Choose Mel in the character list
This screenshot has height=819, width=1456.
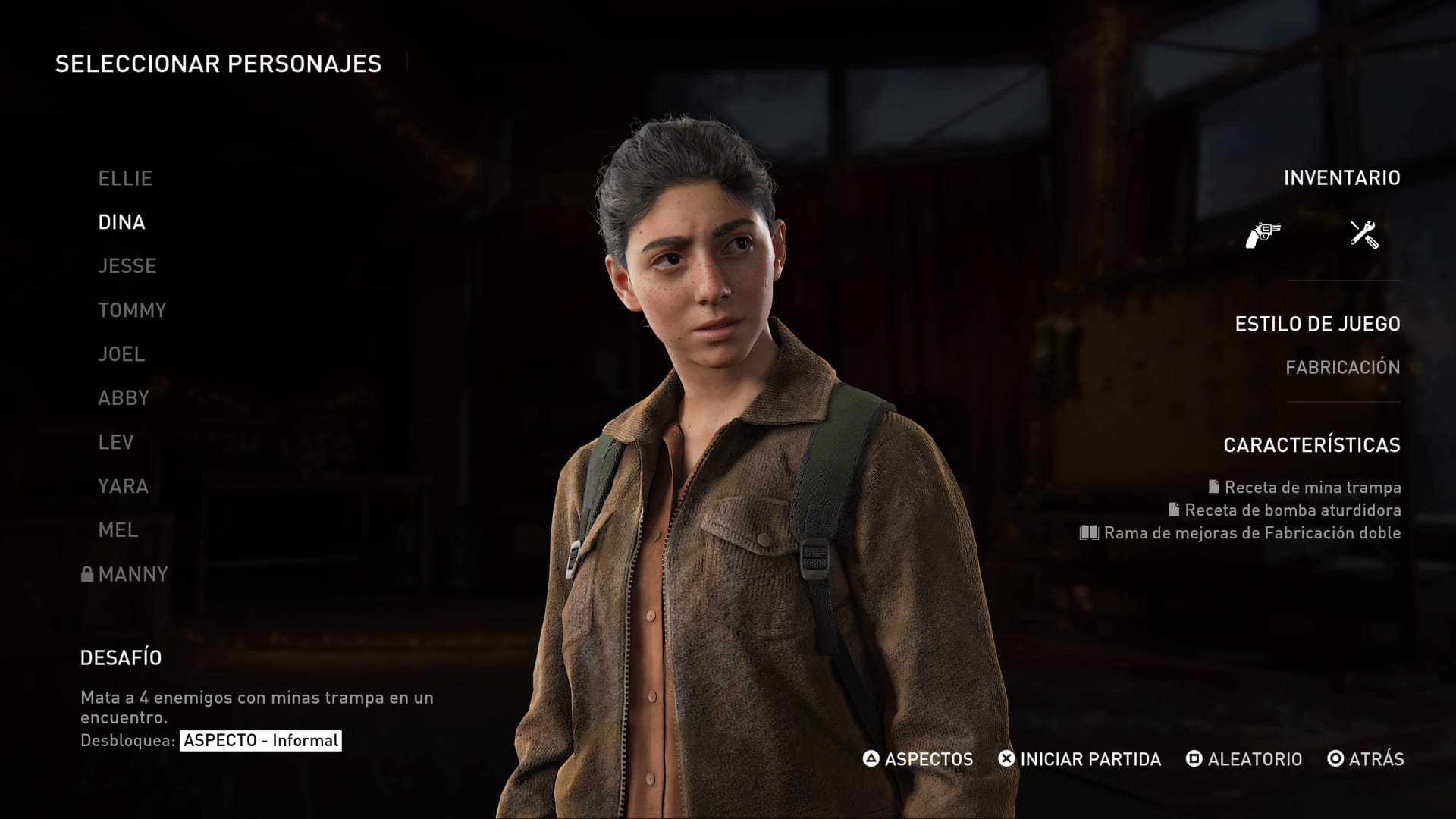coord(118,530)
